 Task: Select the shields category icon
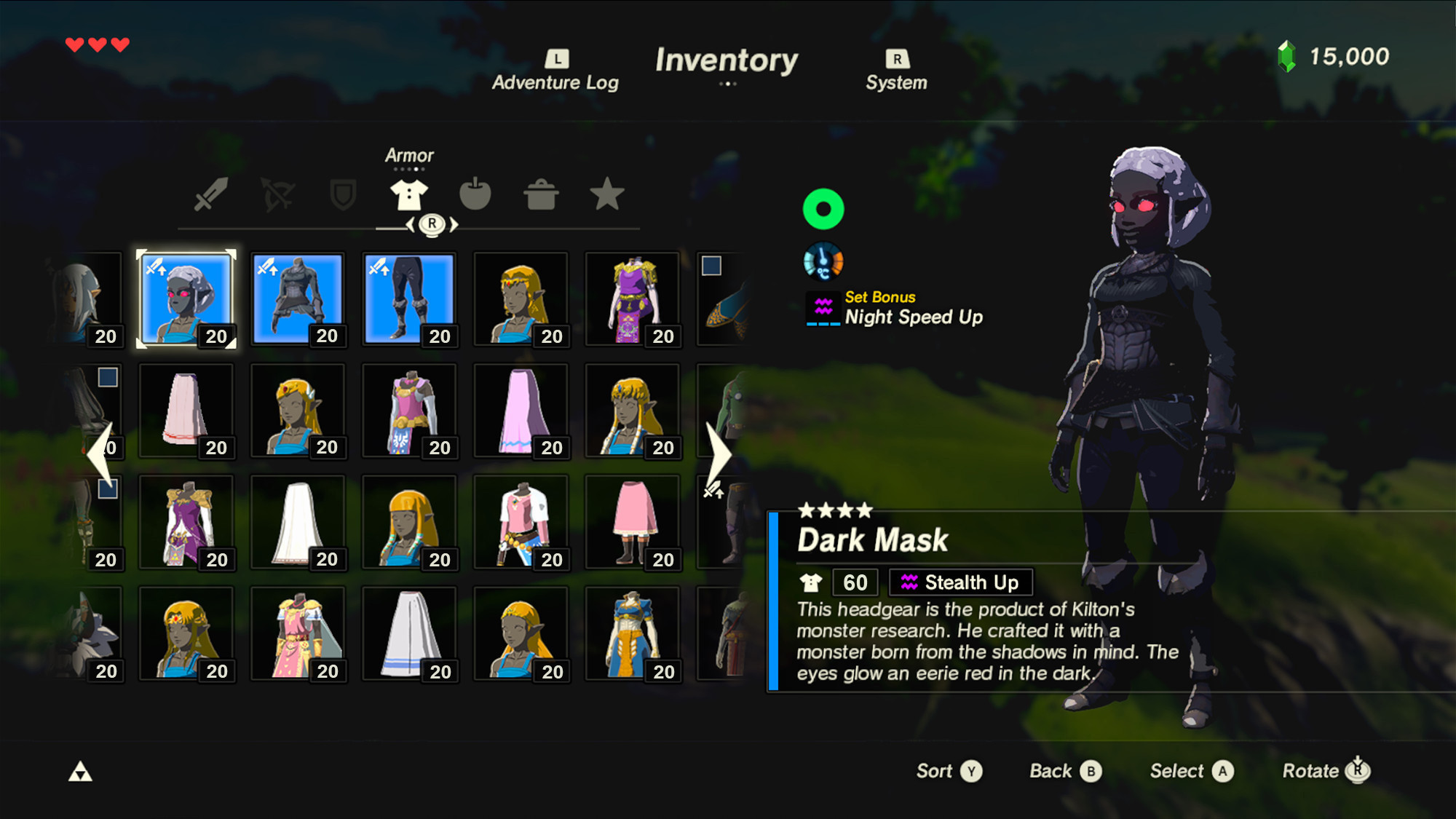342,194
